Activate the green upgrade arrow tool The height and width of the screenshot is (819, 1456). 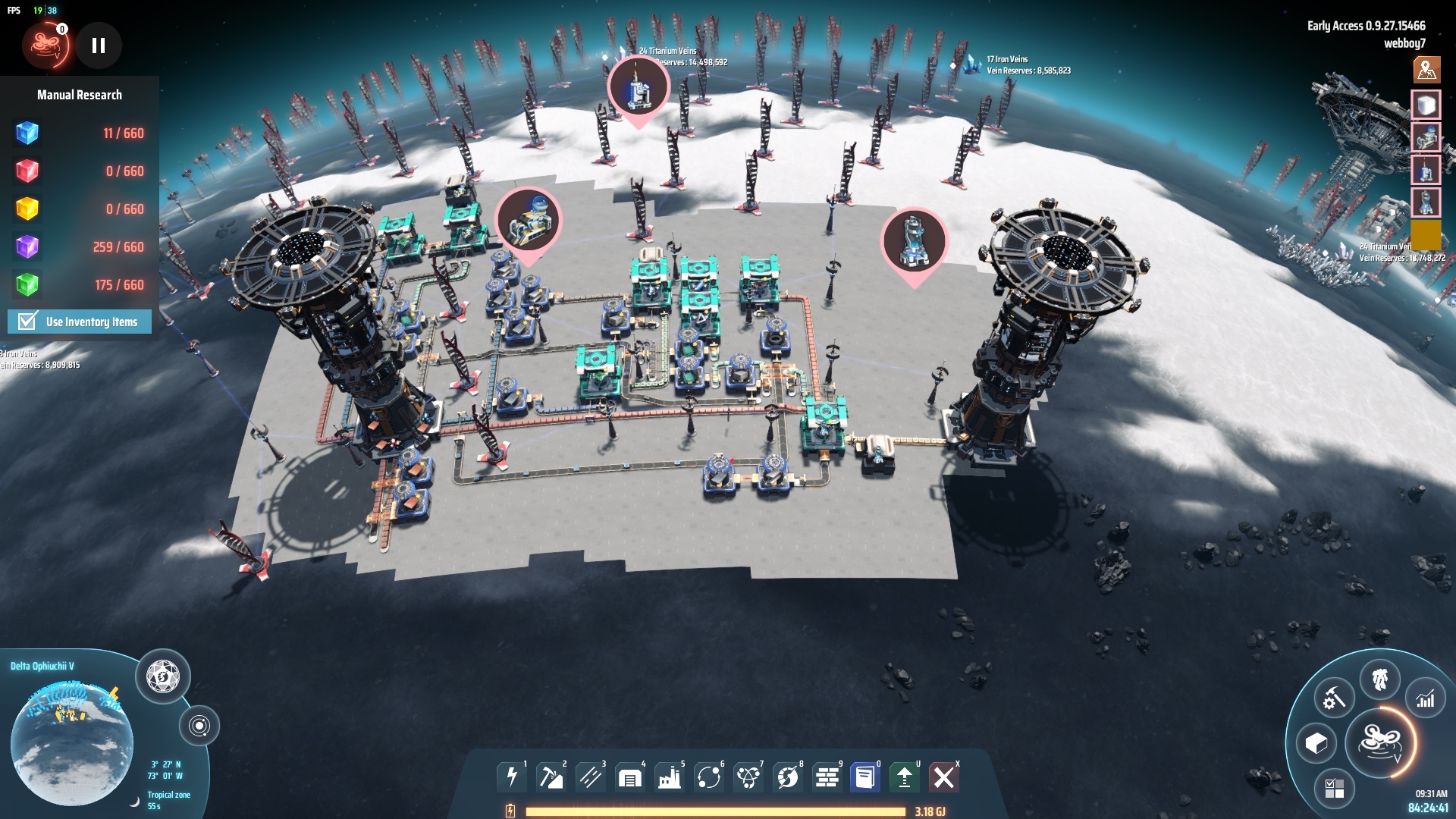904,777
